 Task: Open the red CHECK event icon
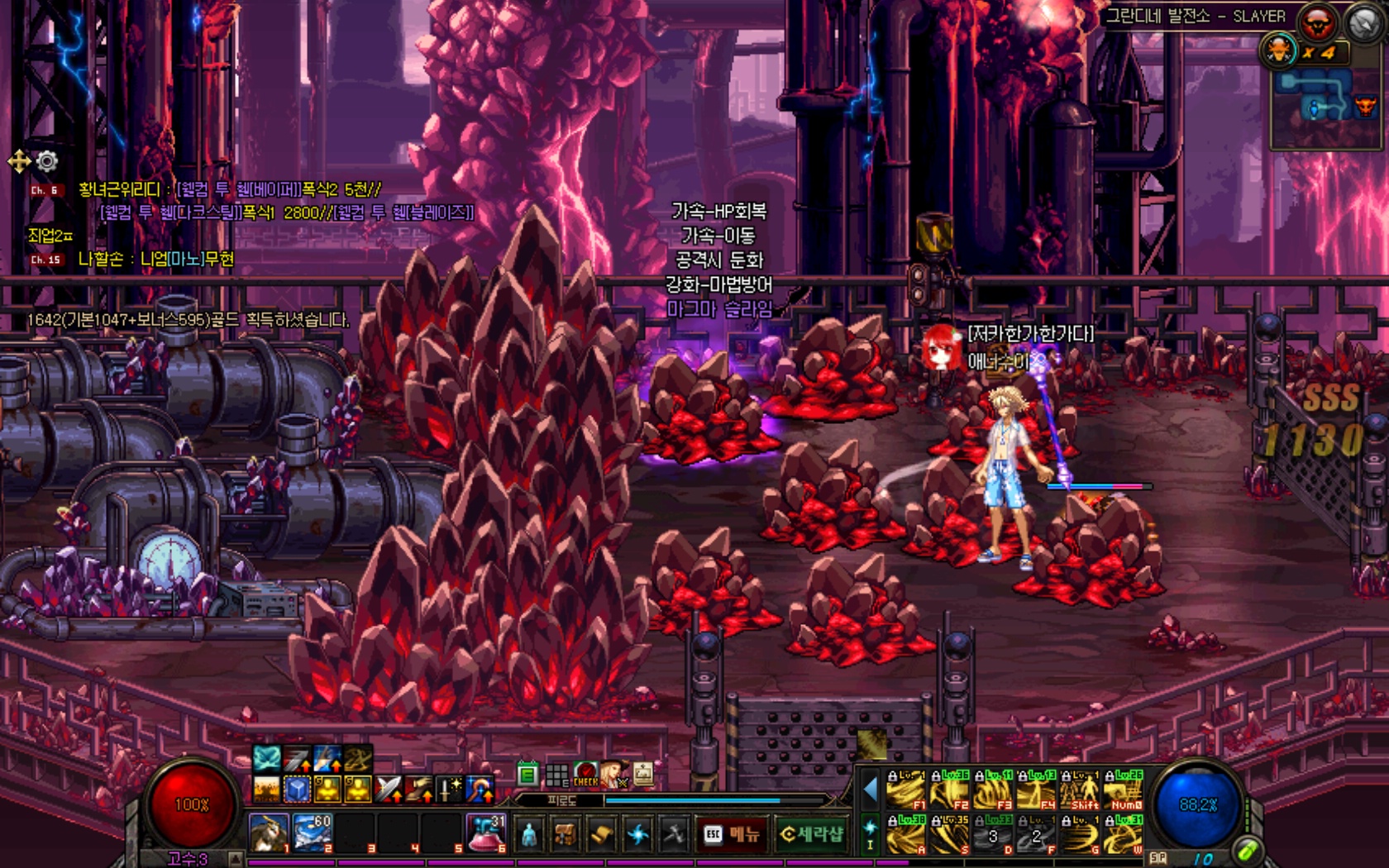pos(585,775)
